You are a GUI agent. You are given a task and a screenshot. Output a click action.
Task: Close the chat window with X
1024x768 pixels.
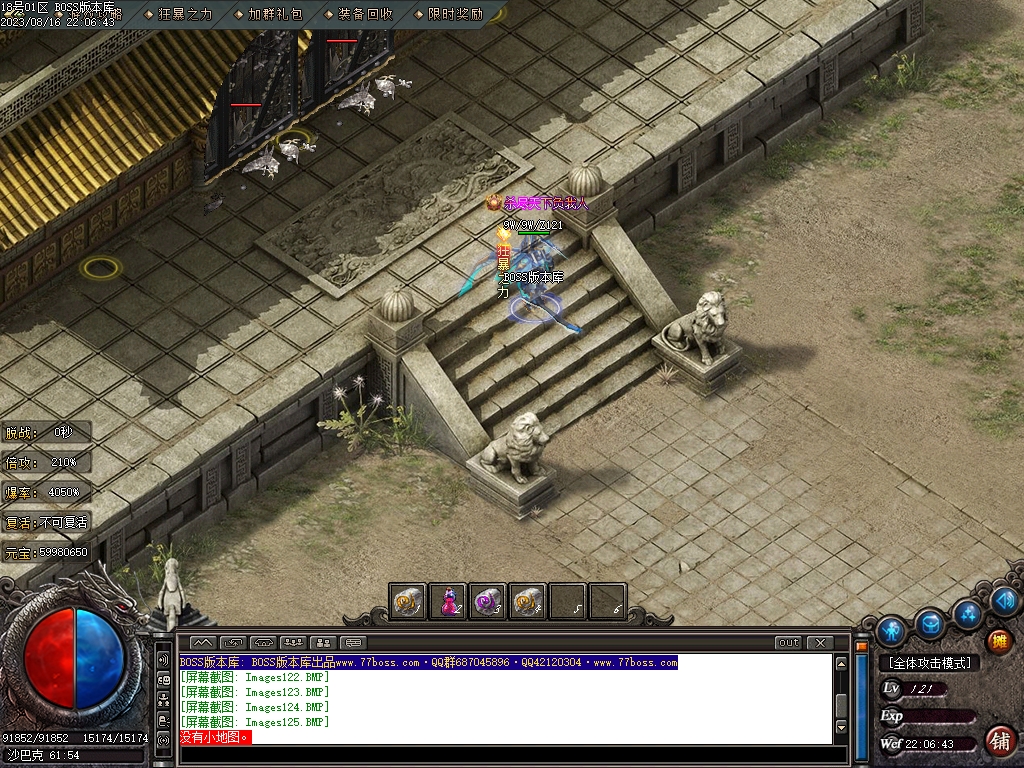pyautogui.click(x=820, y=643)
